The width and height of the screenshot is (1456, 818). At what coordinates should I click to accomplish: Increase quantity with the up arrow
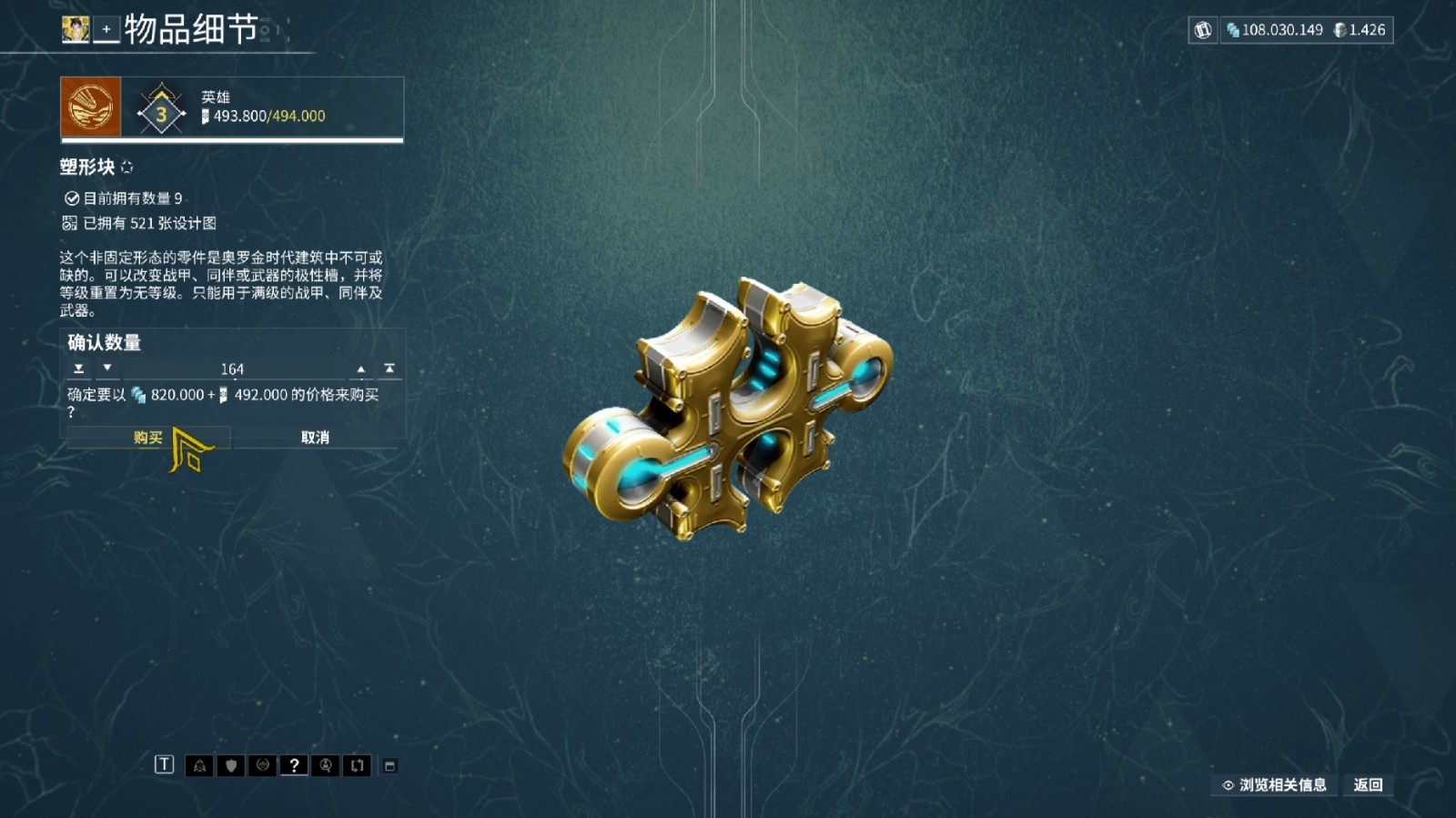pos(360,369)
